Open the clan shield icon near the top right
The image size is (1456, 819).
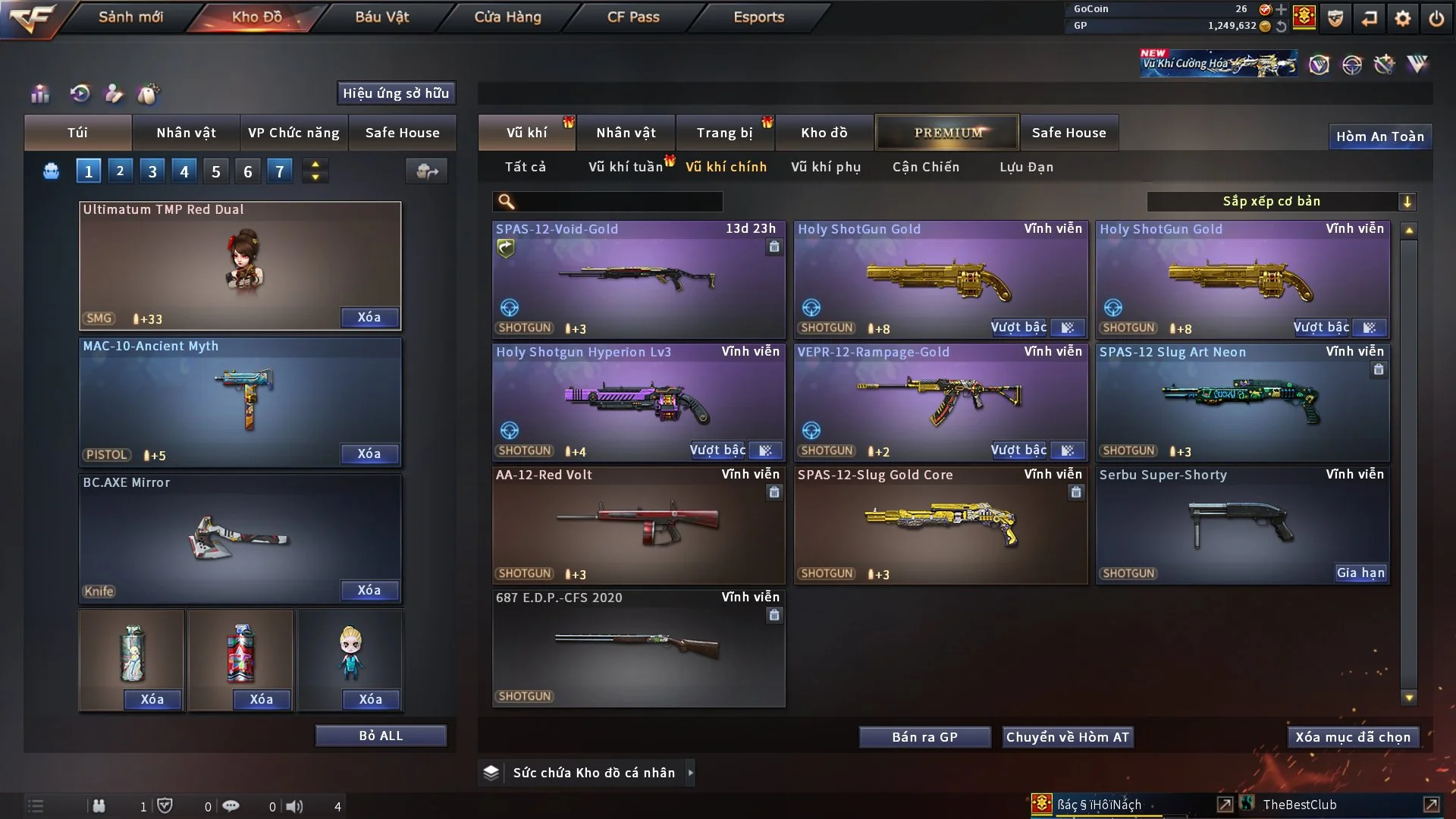1335,19
